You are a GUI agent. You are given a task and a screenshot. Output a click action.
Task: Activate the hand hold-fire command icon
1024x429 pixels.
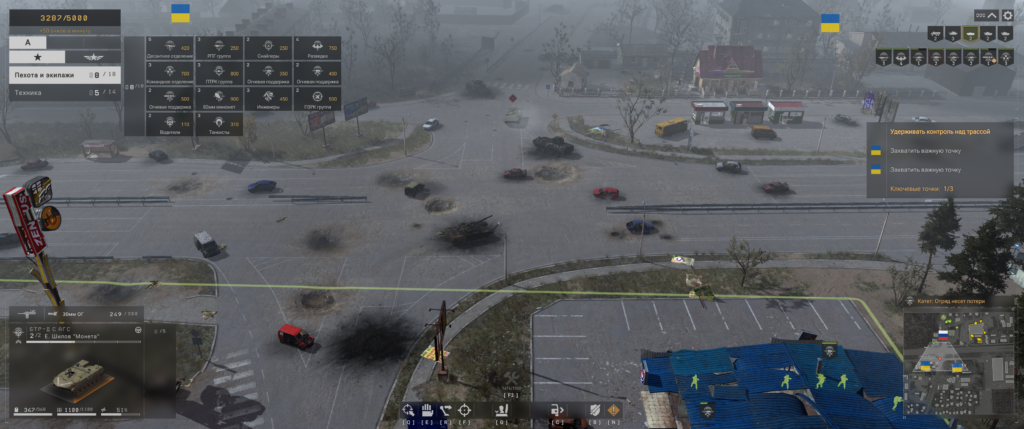click(x=424, y=409)
